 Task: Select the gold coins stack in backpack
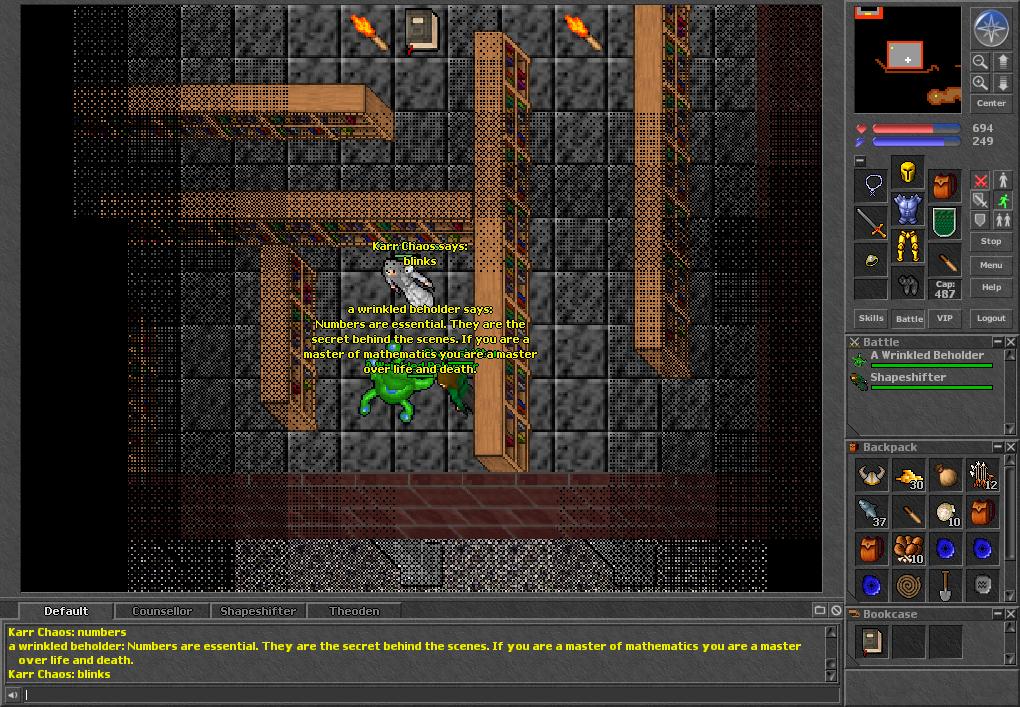(908, 478)
